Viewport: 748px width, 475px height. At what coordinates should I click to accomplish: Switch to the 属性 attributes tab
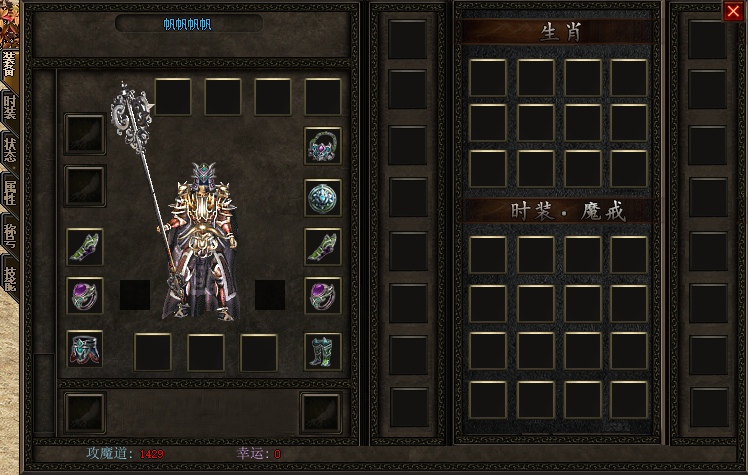9,193
